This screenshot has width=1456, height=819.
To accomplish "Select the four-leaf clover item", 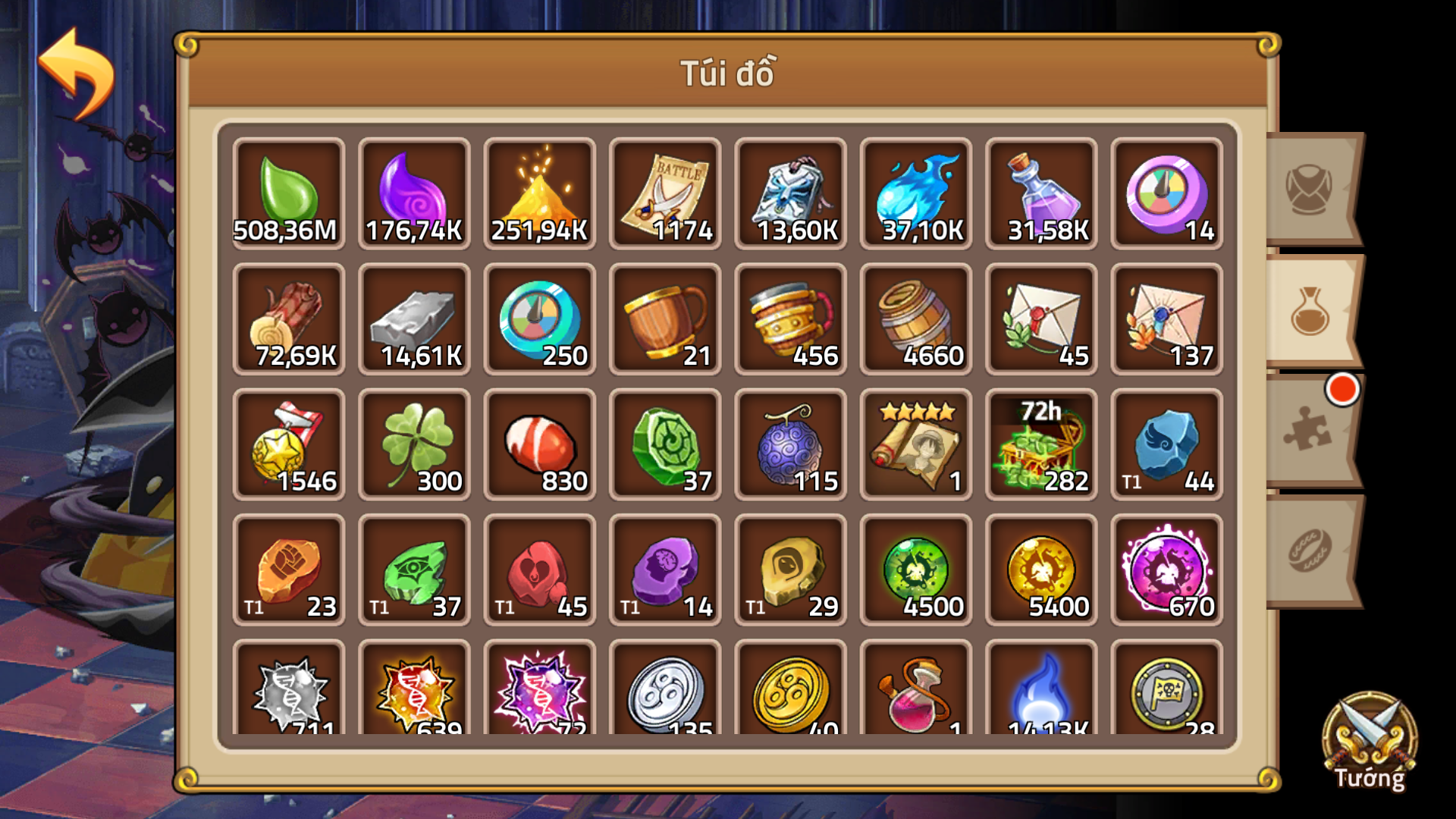I will tap(414, 444).
